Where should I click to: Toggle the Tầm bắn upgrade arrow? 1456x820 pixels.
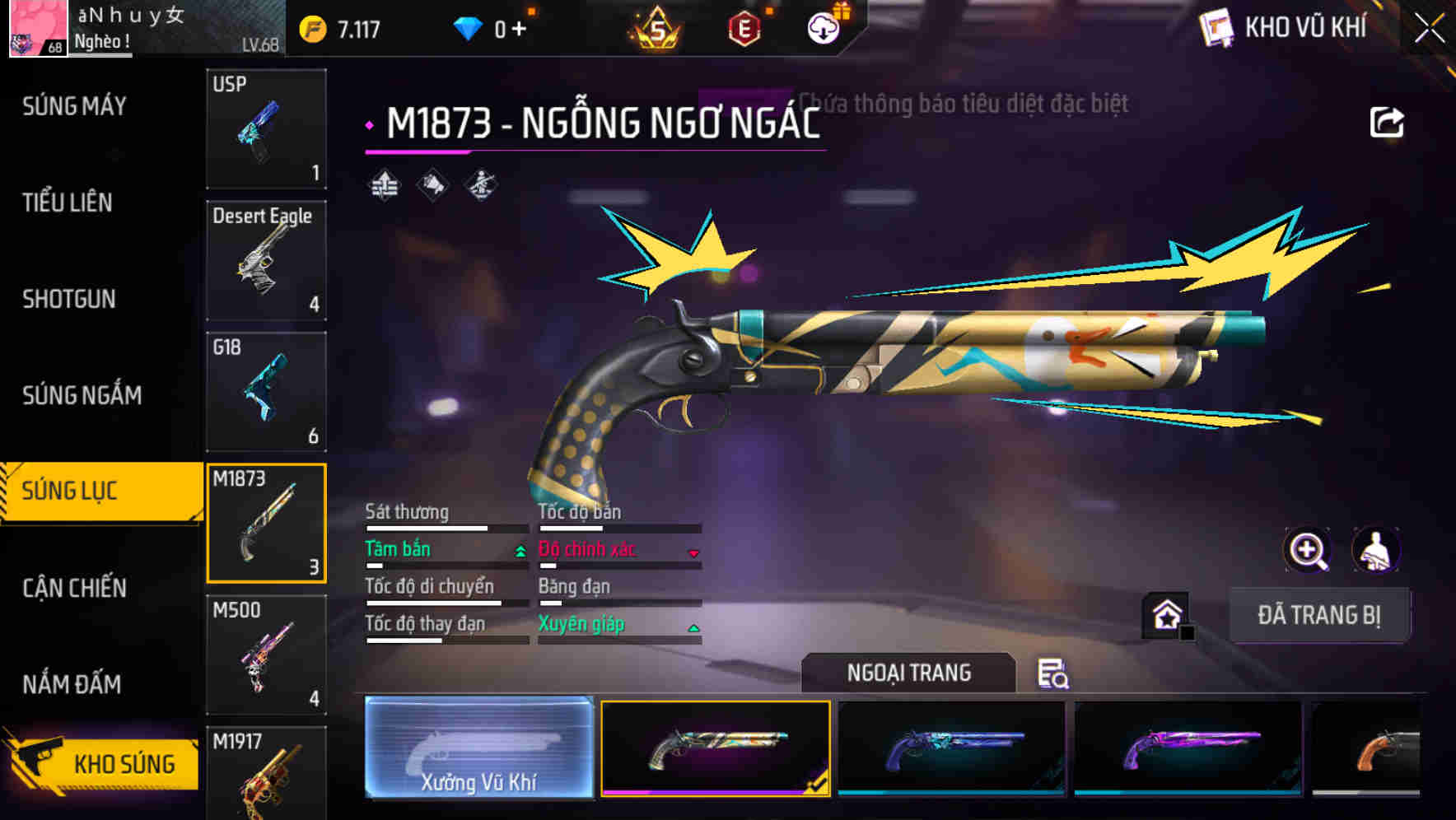pos(519,550)
